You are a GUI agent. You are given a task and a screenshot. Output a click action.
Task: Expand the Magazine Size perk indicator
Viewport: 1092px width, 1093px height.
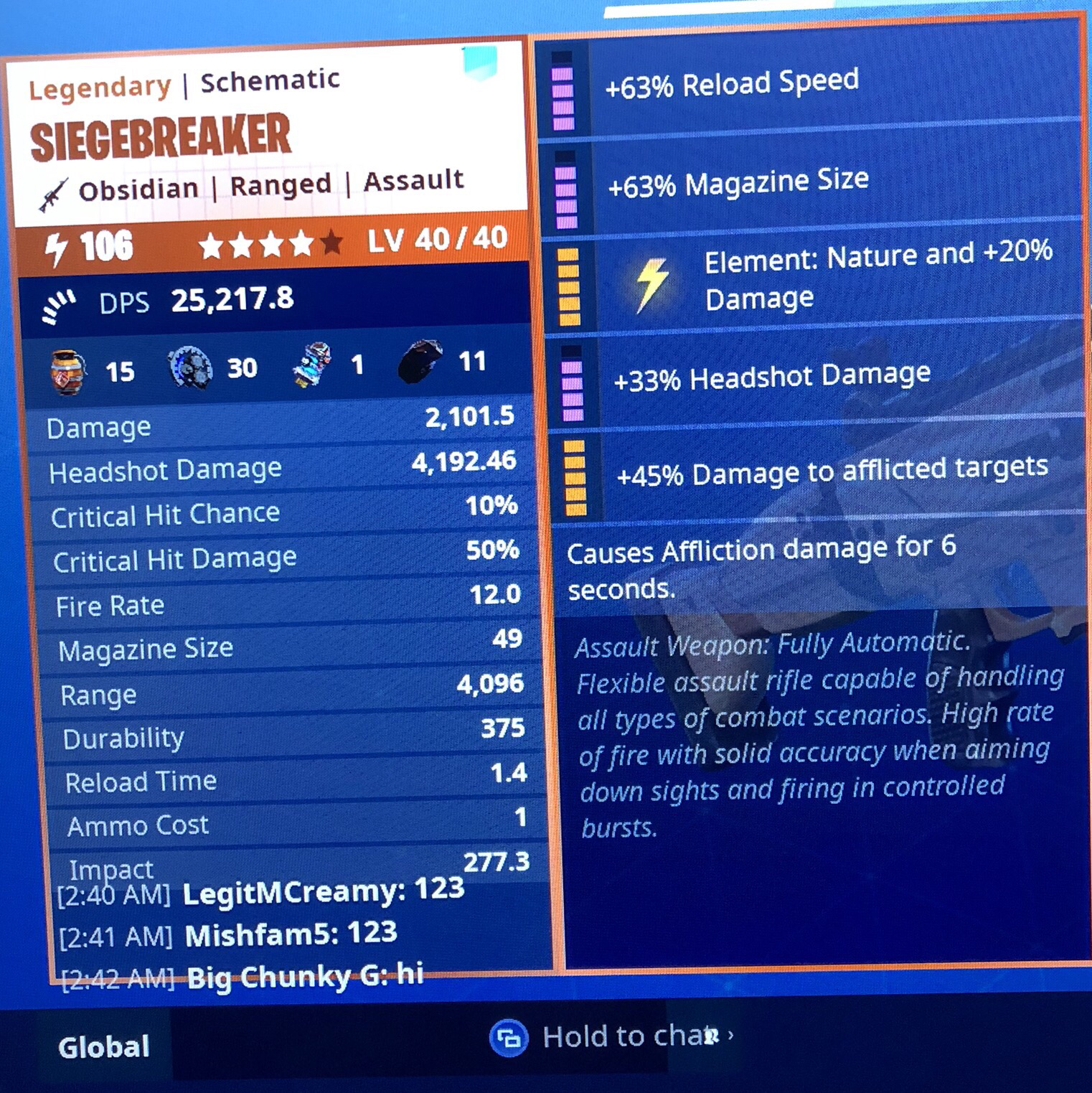tap(564, 190)
